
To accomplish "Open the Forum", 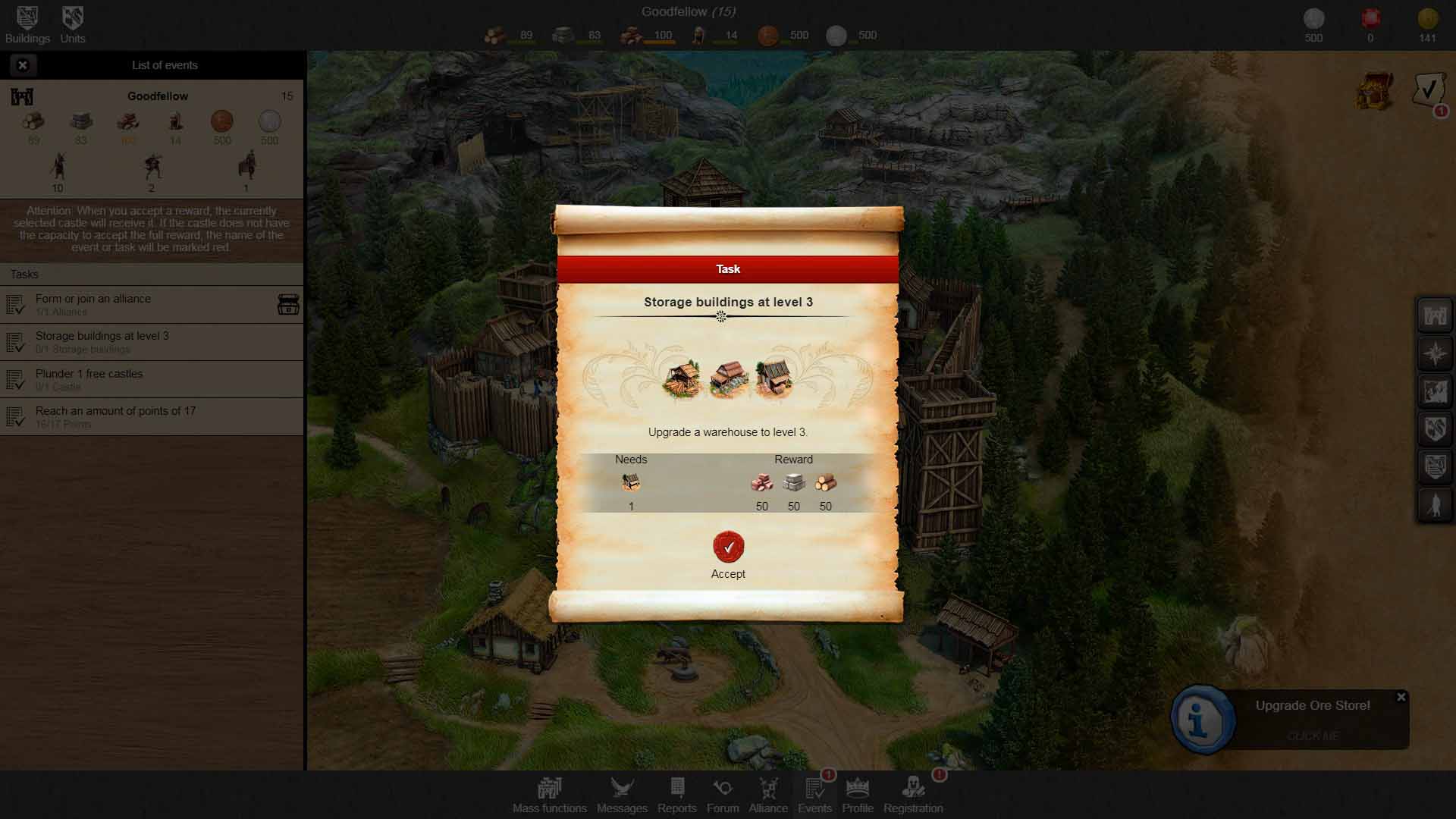I will [723, 795].
